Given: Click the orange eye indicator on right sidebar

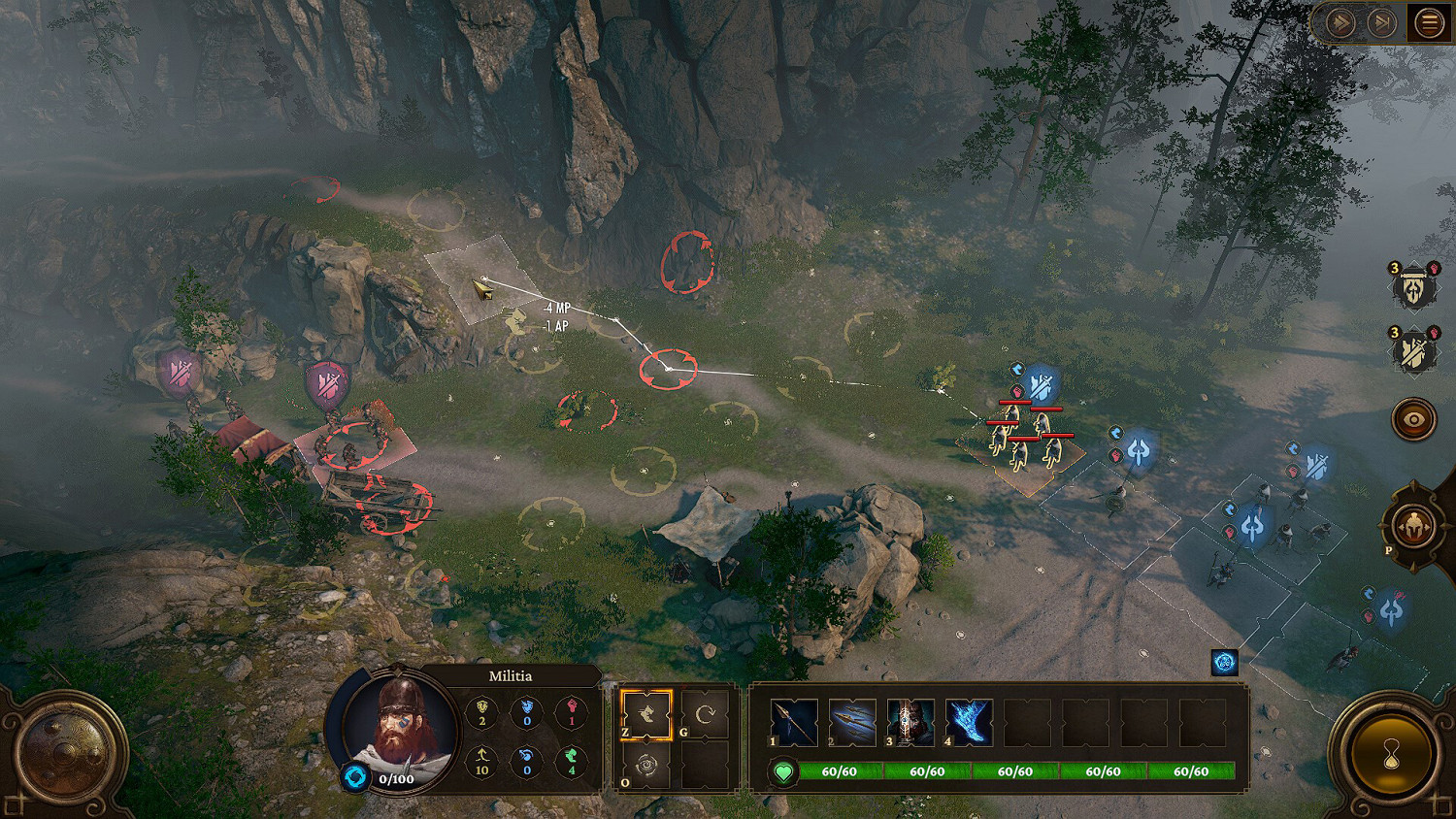Looking at the screenshot, I should (x=1412, y=419).
